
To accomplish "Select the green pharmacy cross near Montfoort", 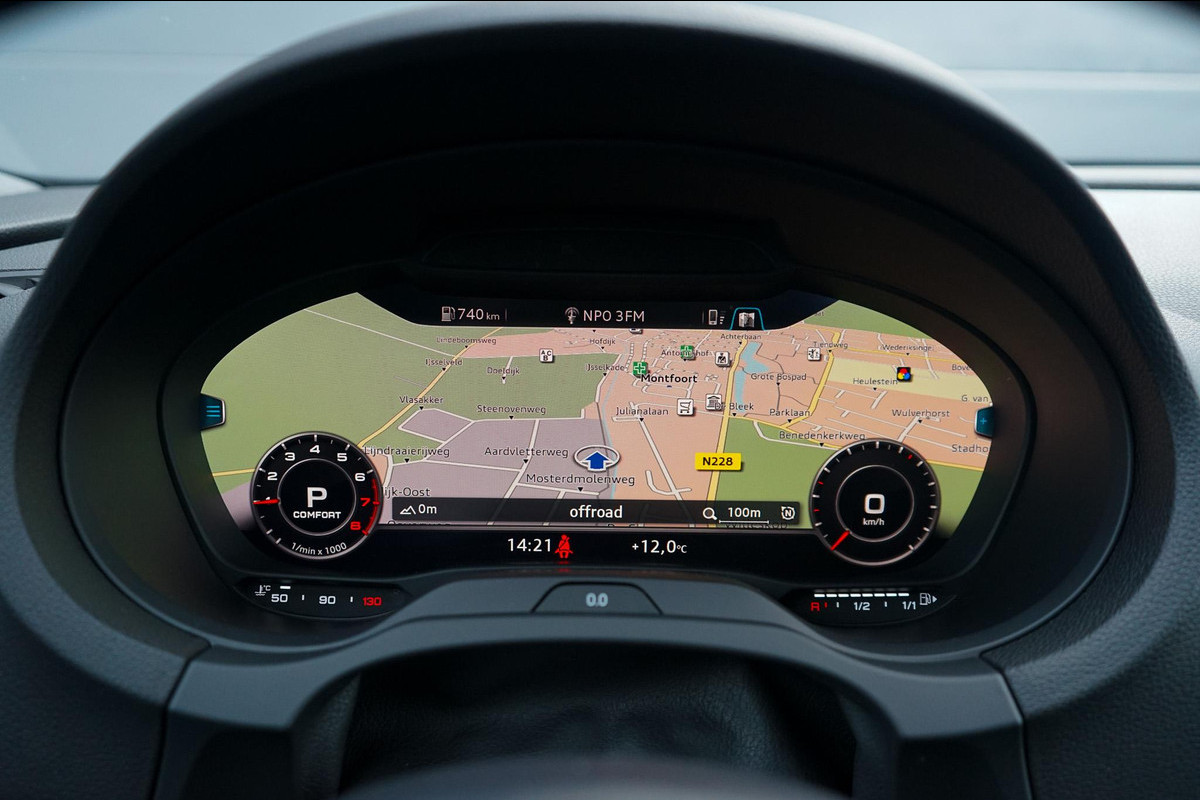I will [639, 369].
